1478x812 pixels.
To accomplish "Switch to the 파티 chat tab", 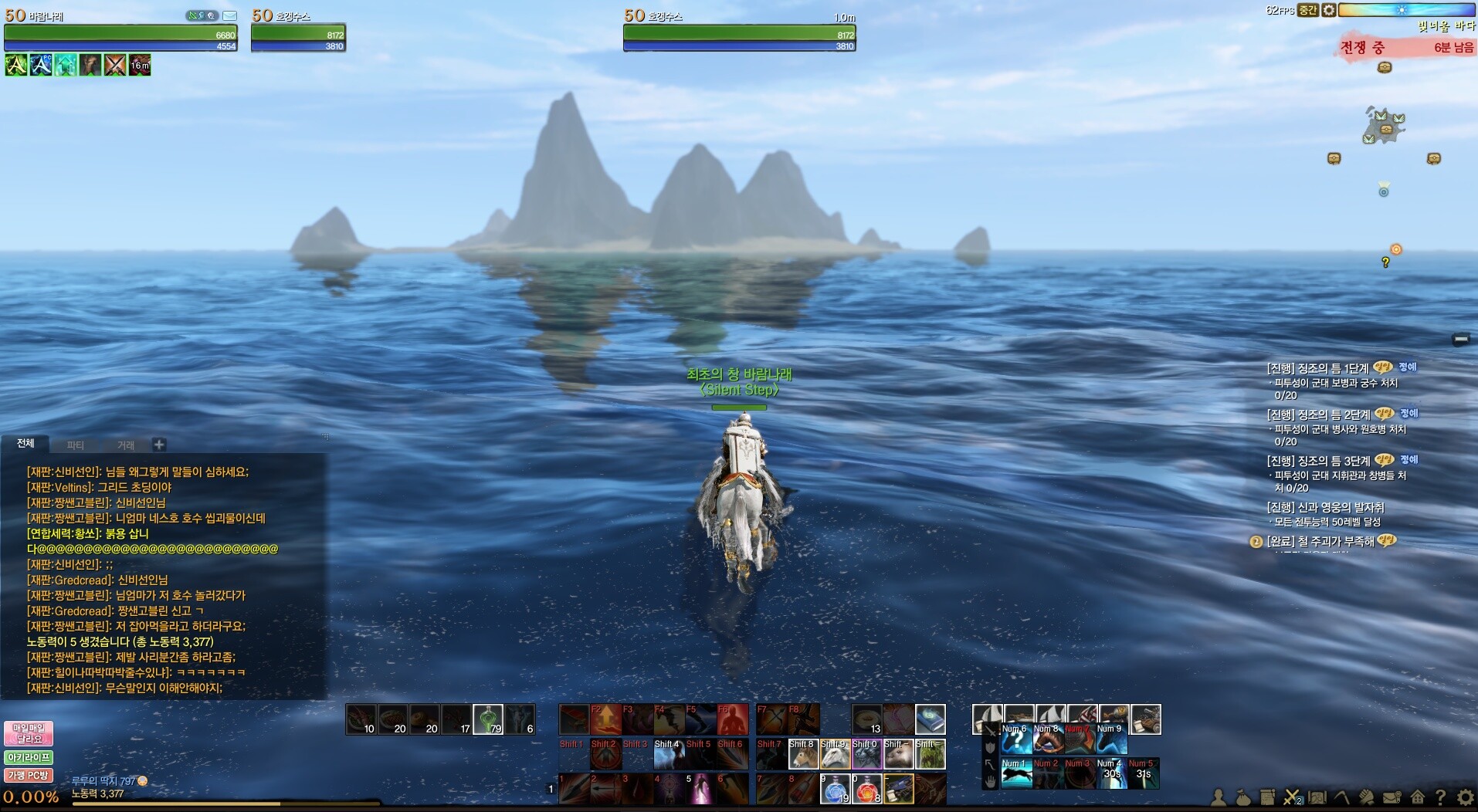I will (75, 445).
